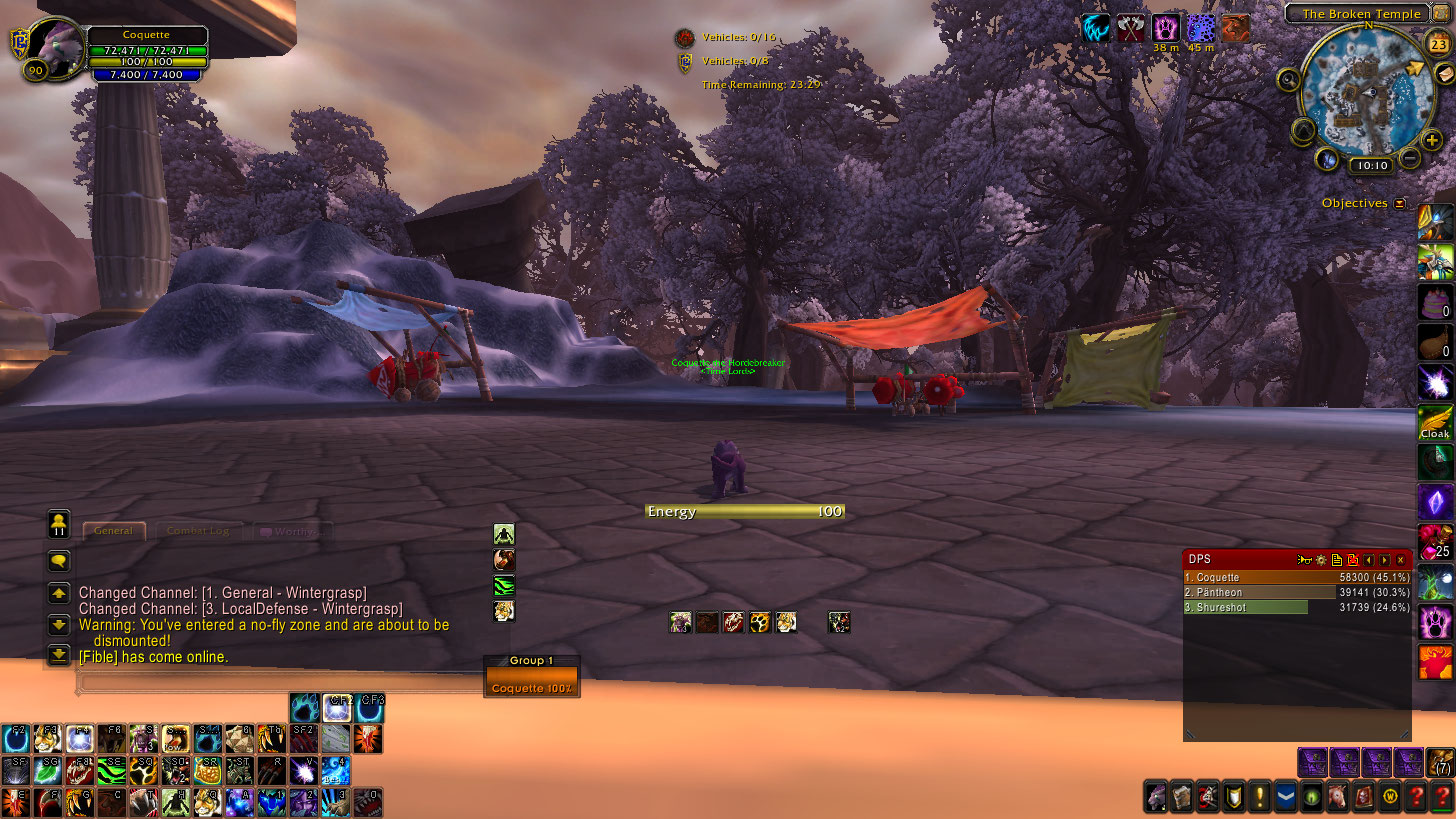Open the world map button beside The Broken Temple
The image size is (1456, 819).
tap(1440, 13)
